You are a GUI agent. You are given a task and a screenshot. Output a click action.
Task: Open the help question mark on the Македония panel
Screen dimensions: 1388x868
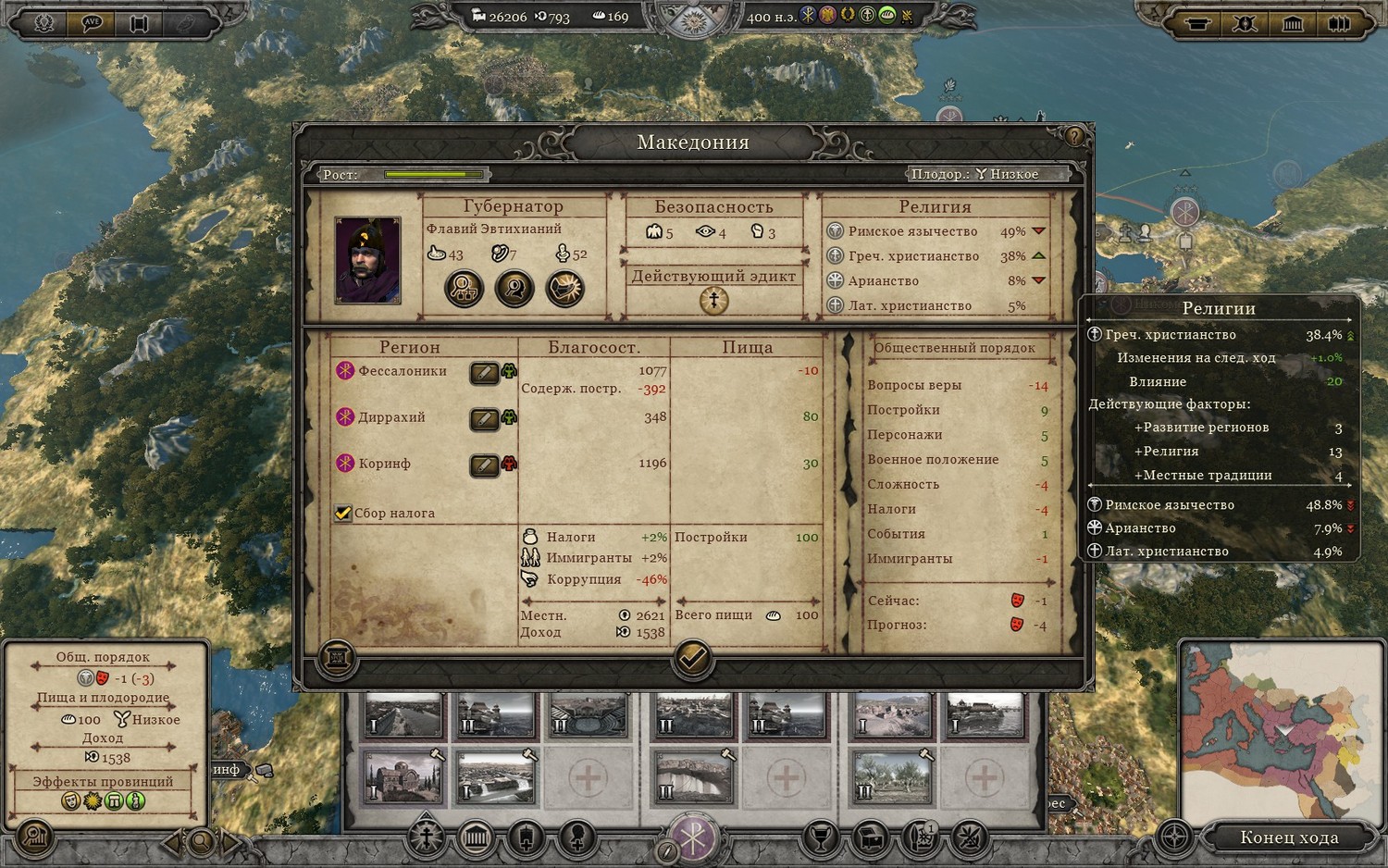click(x=1074, y=137)
